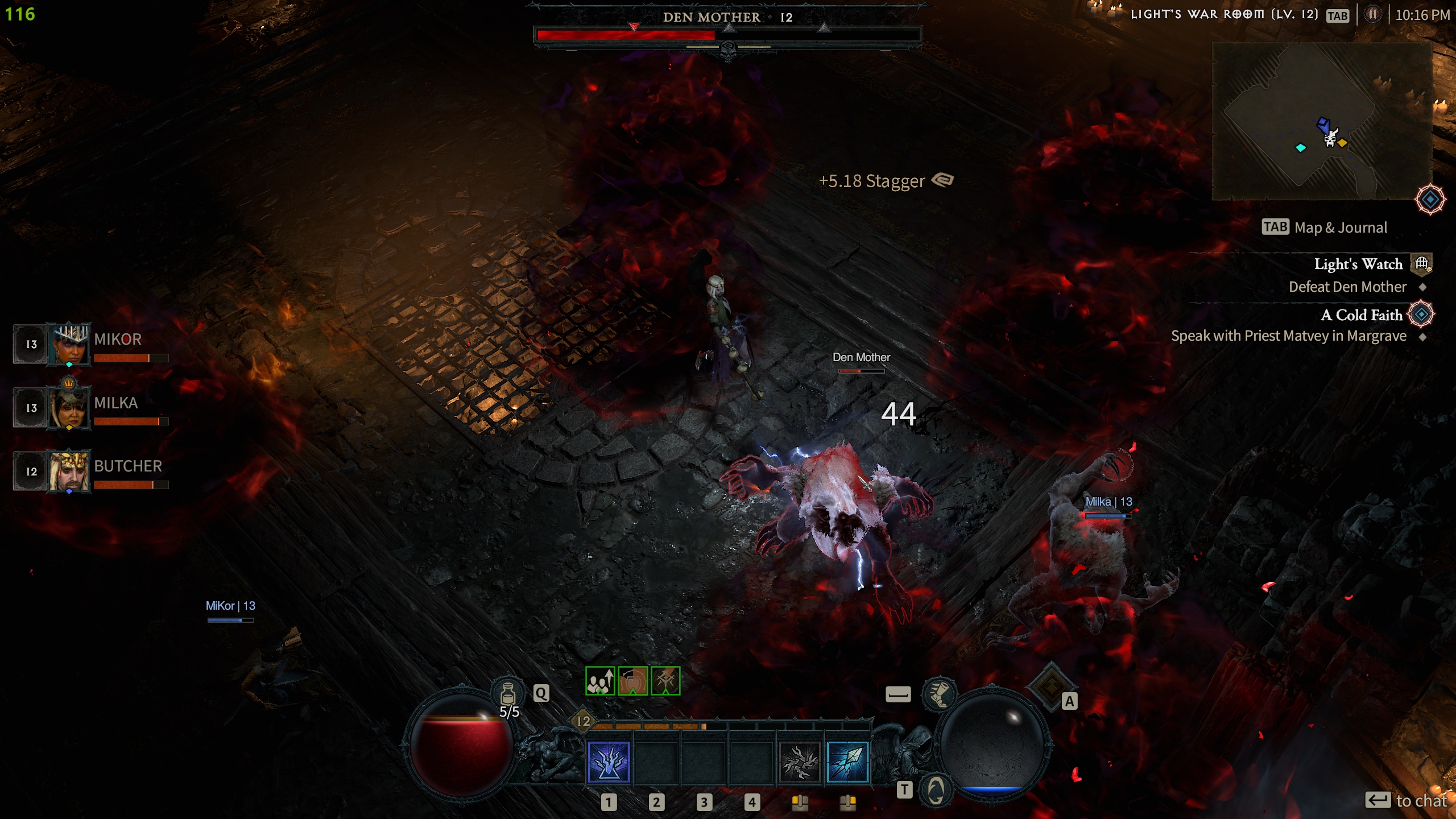Select the A Cold Faith quest entry

coord(1361,315)
